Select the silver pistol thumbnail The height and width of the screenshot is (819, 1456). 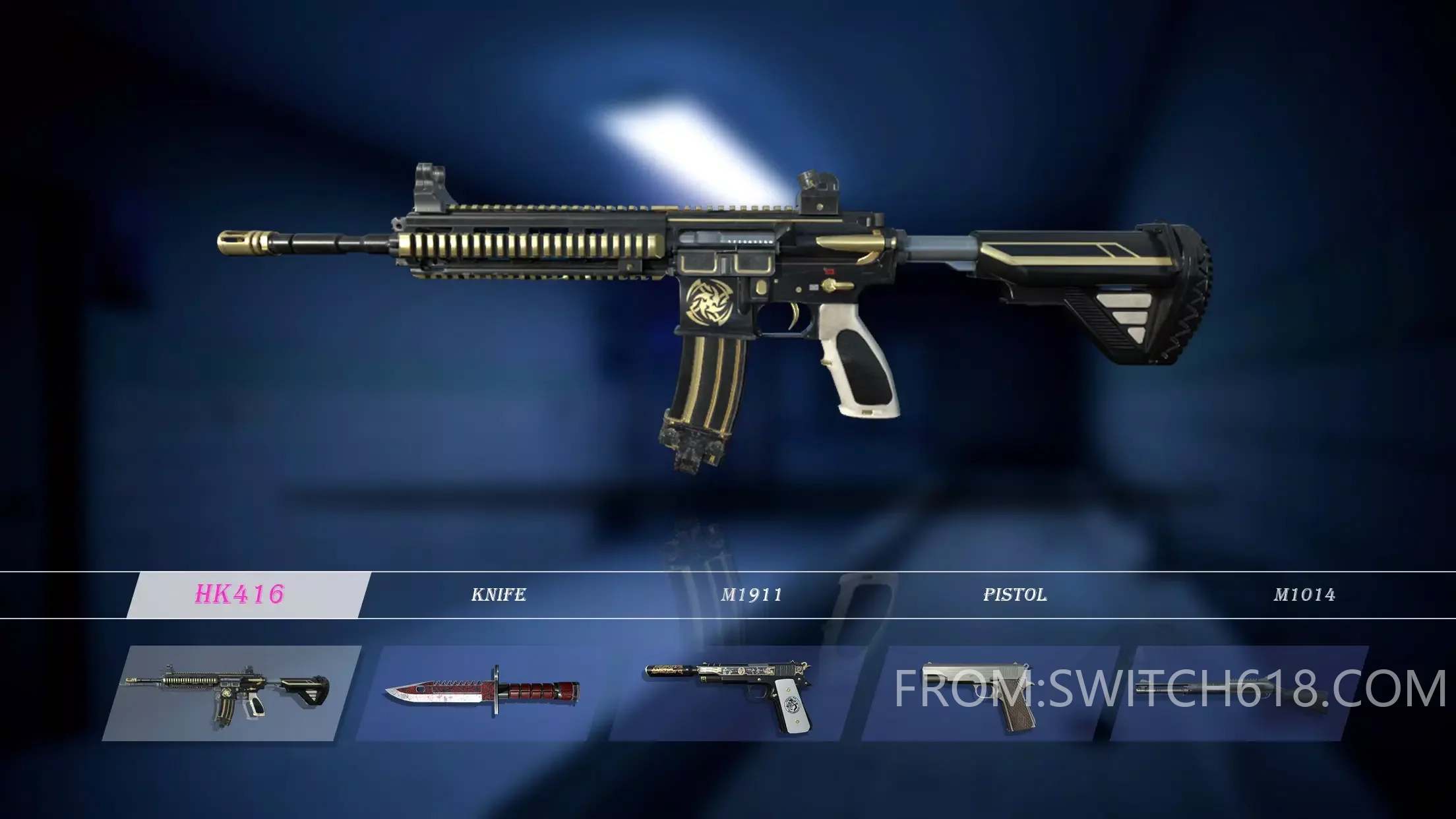coord(983,694)
